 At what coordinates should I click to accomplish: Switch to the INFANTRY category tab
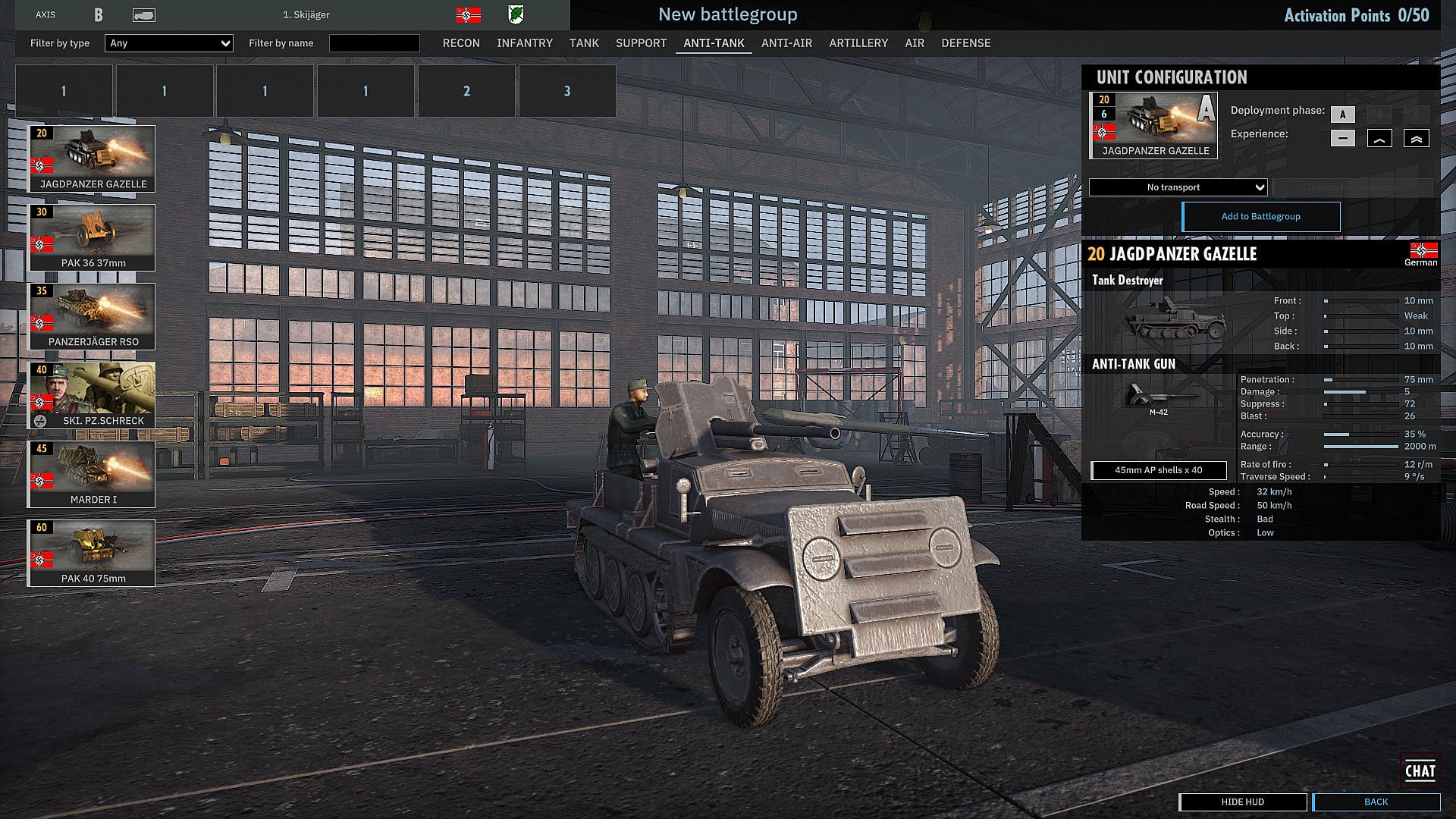pyautogui.click(x=524, y=43)
